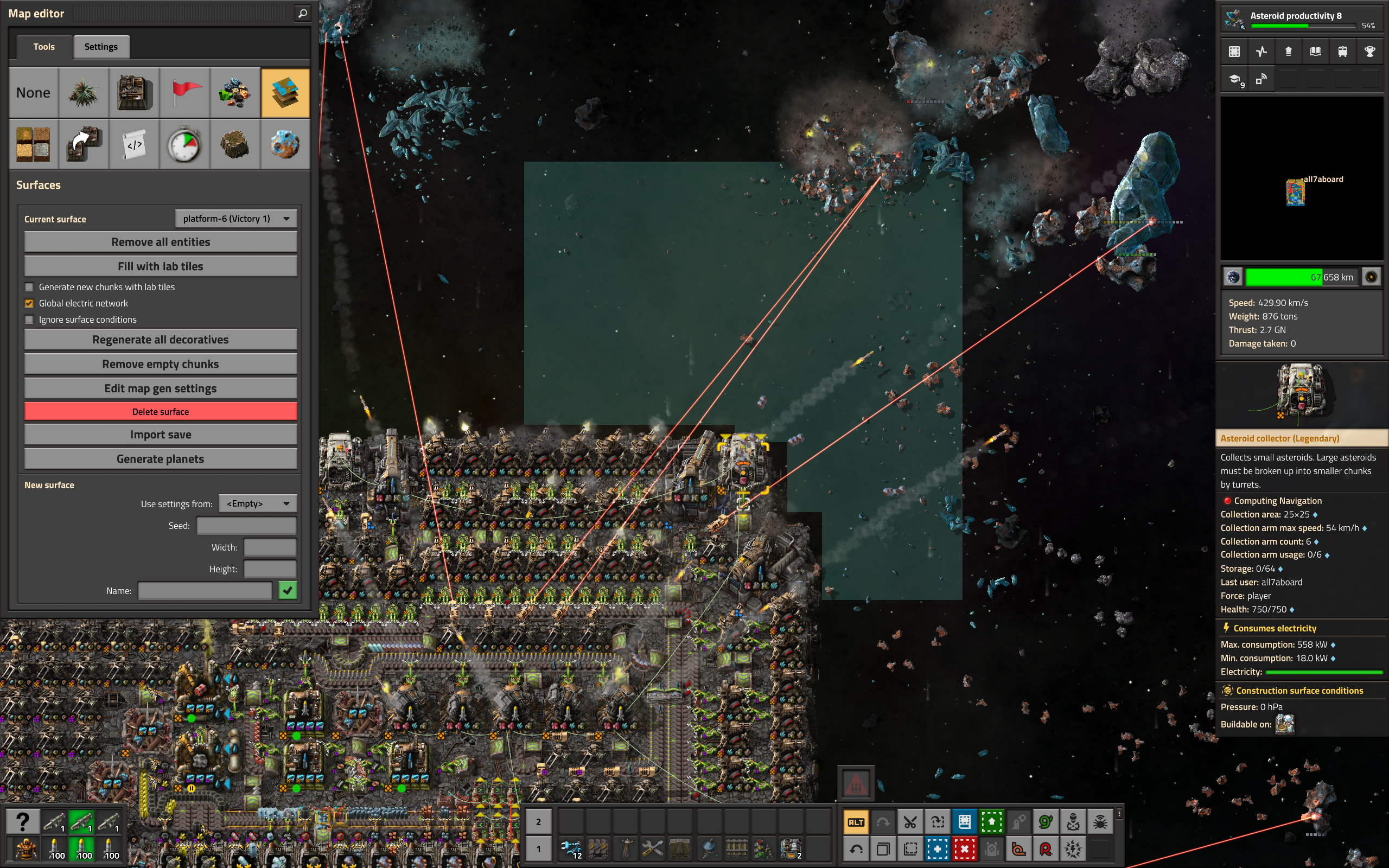Click Remove empty chunks

[x=160, y=364]
